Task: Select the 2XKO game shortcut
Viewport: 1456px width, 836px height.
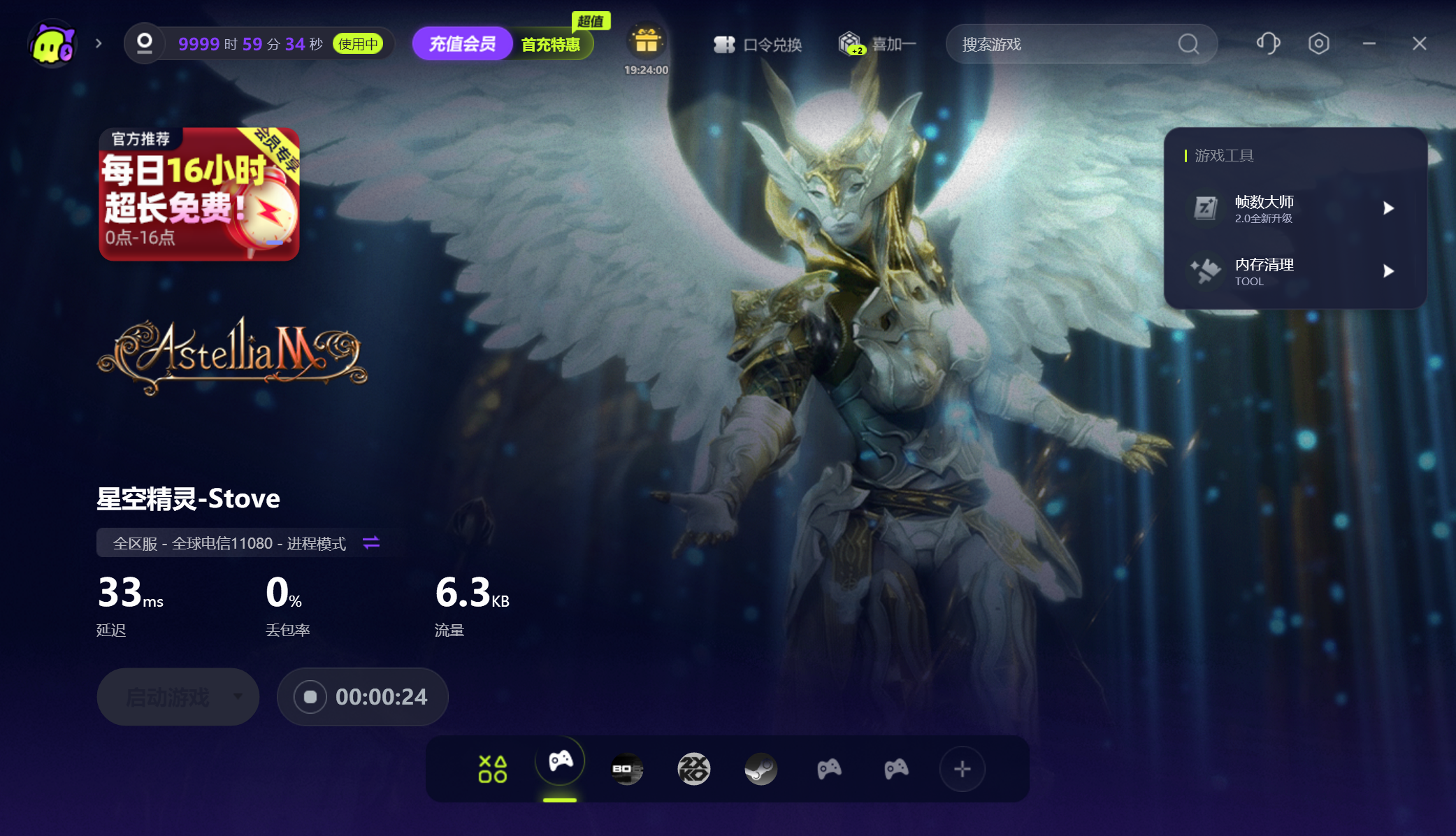Action: 693,769
